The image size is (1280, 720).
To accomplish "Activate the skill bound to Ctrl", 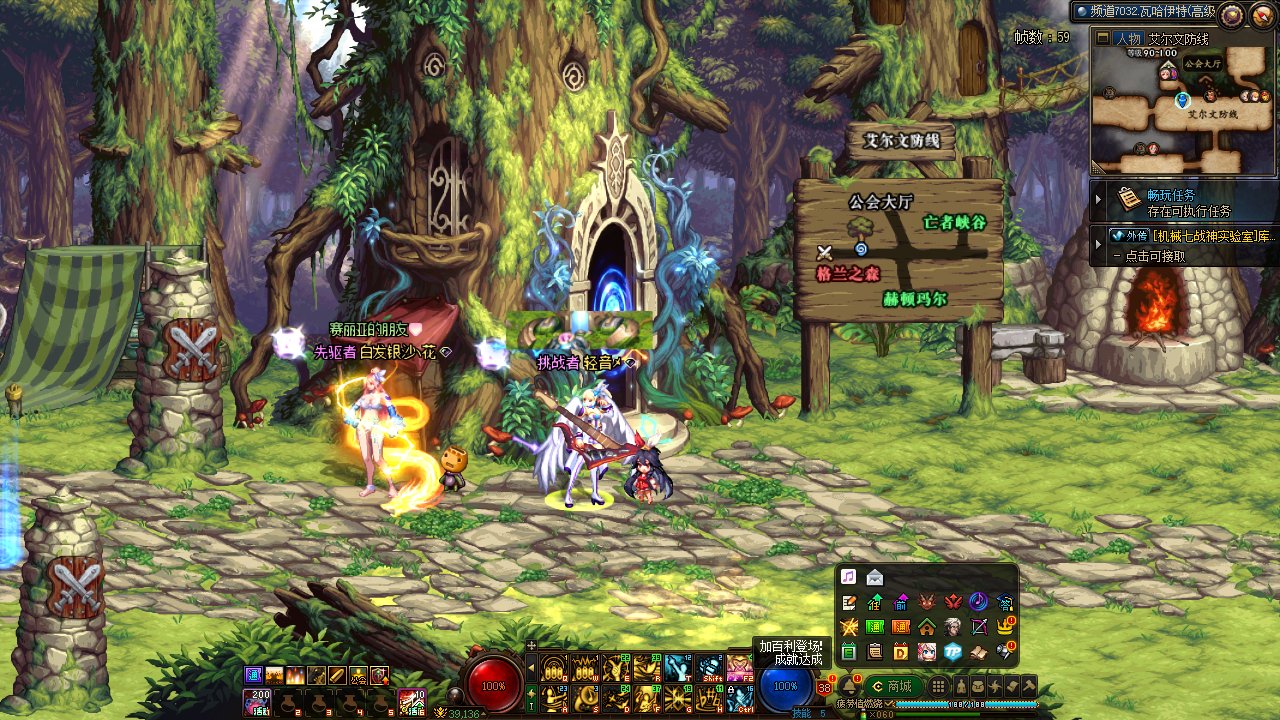I will (739, 698).
